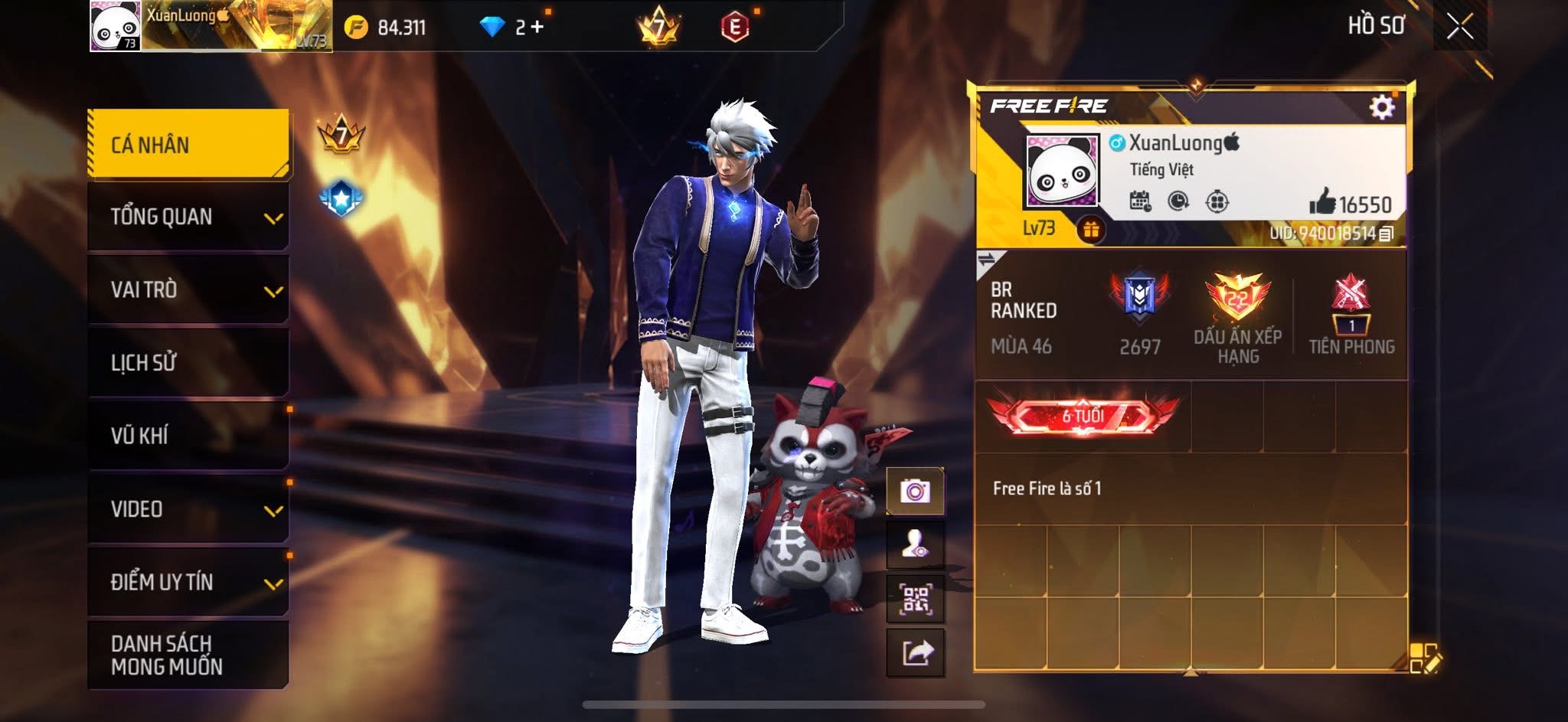
Task: Show the Điểm Uy Tín section
Action: tap(188, 582)
